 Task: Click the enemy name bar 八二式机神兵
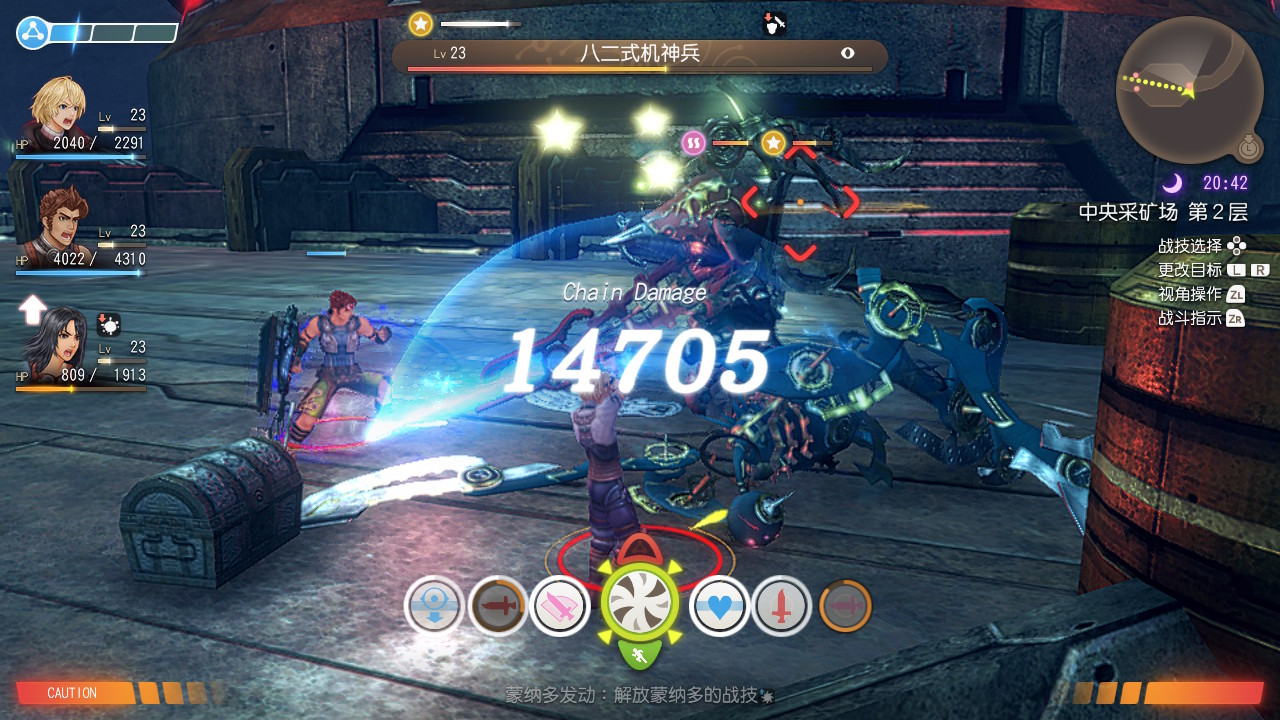[x=639, y=55]
